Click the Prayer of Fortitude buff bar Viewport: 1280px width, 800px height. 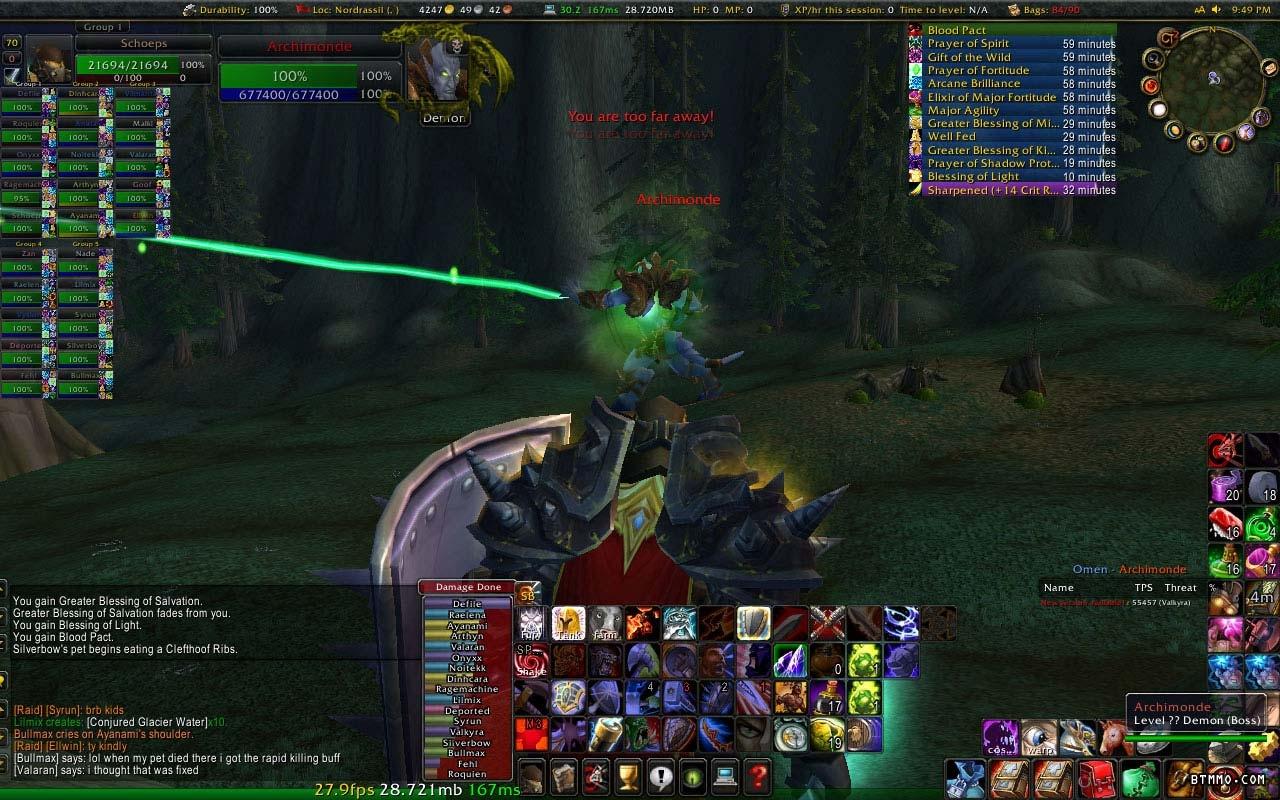(x=1012, y=70)
